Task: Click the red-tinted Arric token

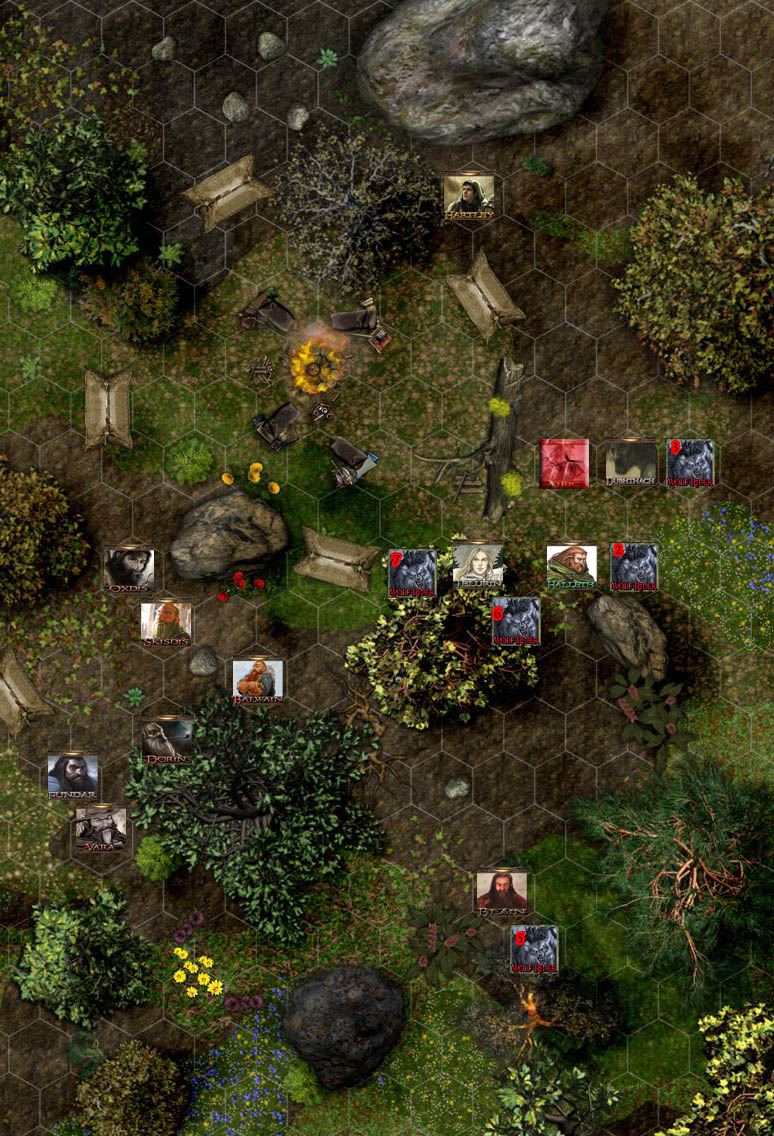Action: (564, 462)
